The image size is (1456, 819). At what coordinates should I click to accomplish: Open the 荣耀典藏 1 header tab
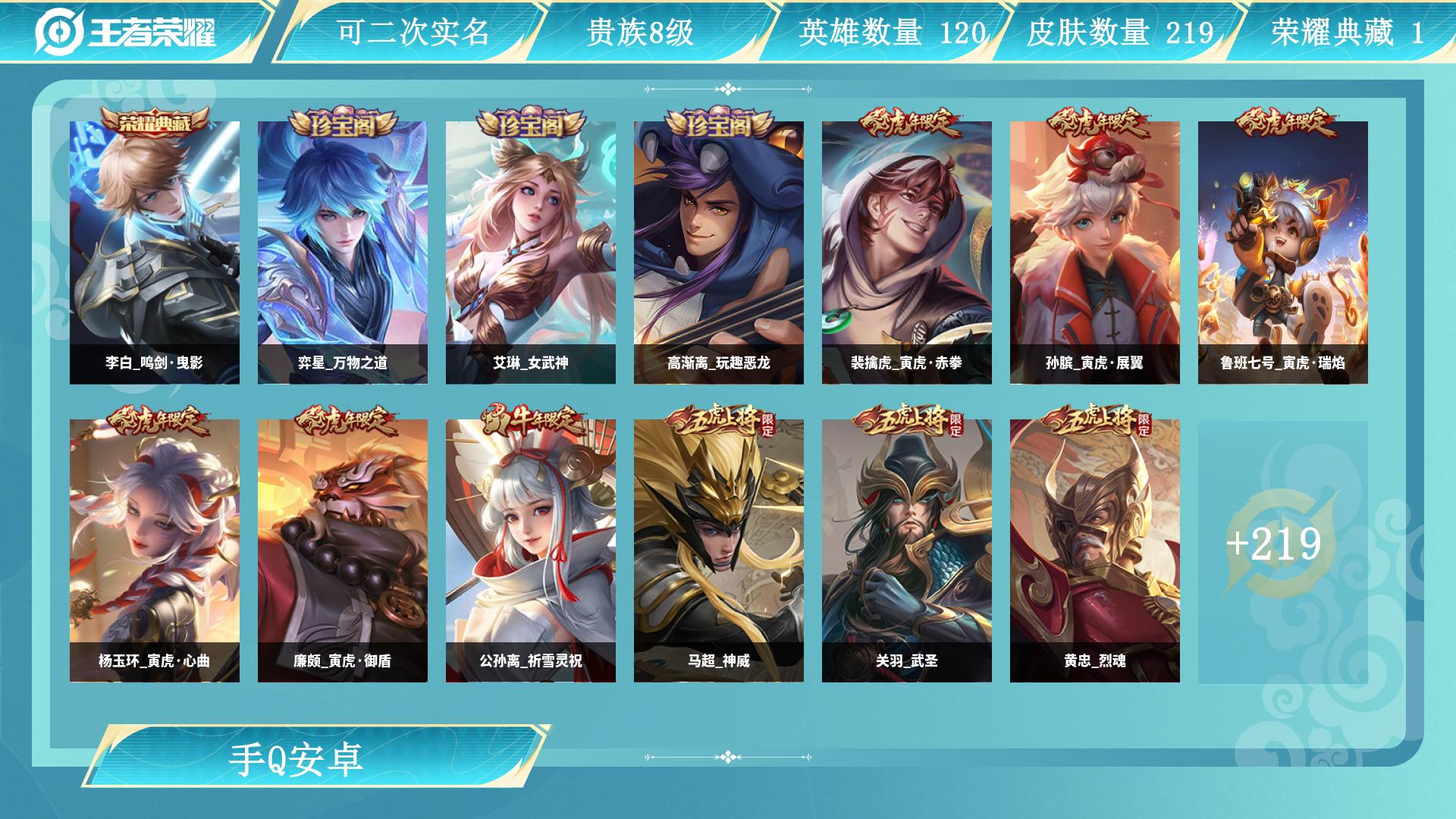pos(1347,32)
